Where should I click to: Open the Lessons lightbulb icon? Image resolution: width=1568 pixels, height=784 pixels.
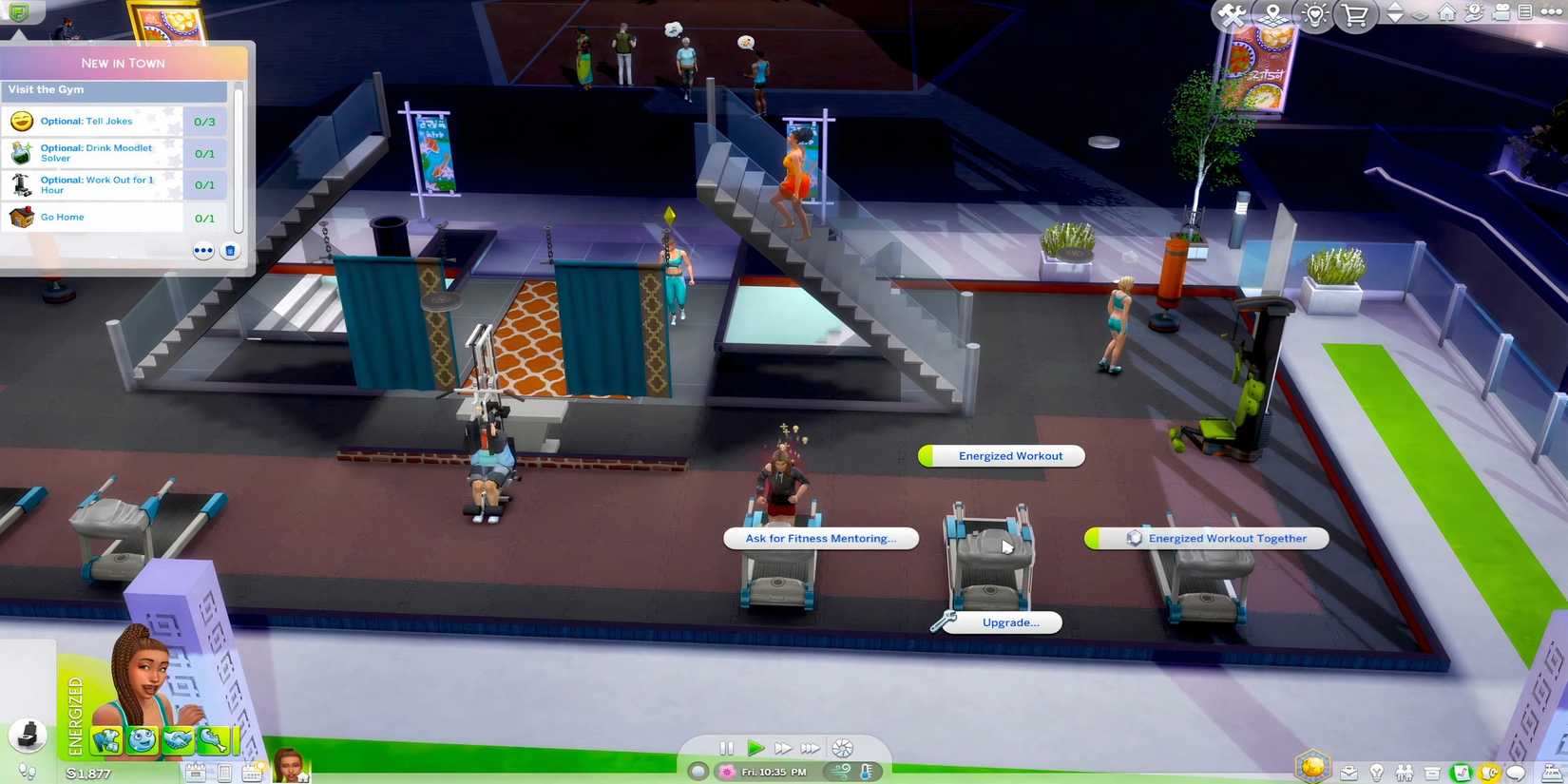[1315, 14]
